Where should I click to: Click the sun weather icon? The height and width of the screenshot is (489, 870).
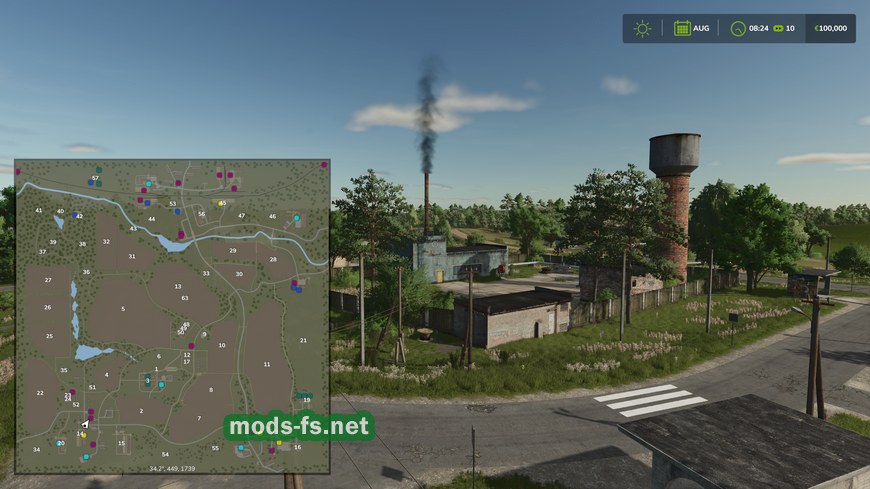[642, 28]
